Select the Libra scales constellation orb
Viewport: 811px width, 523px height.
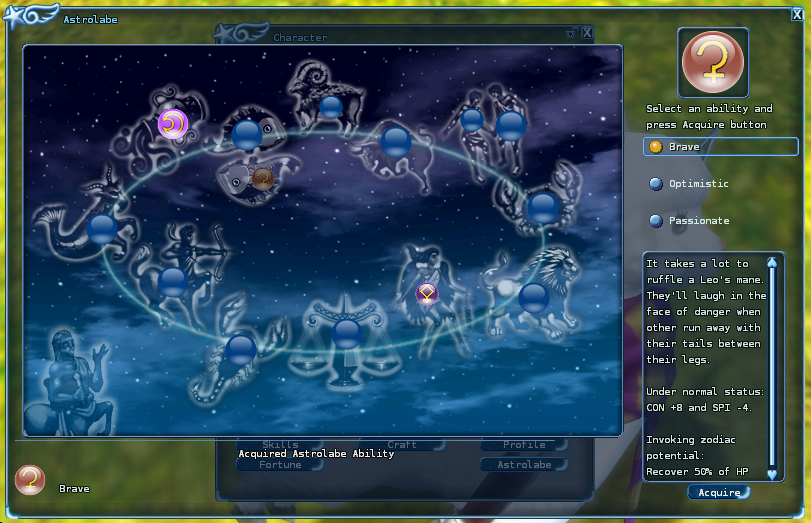347,332
